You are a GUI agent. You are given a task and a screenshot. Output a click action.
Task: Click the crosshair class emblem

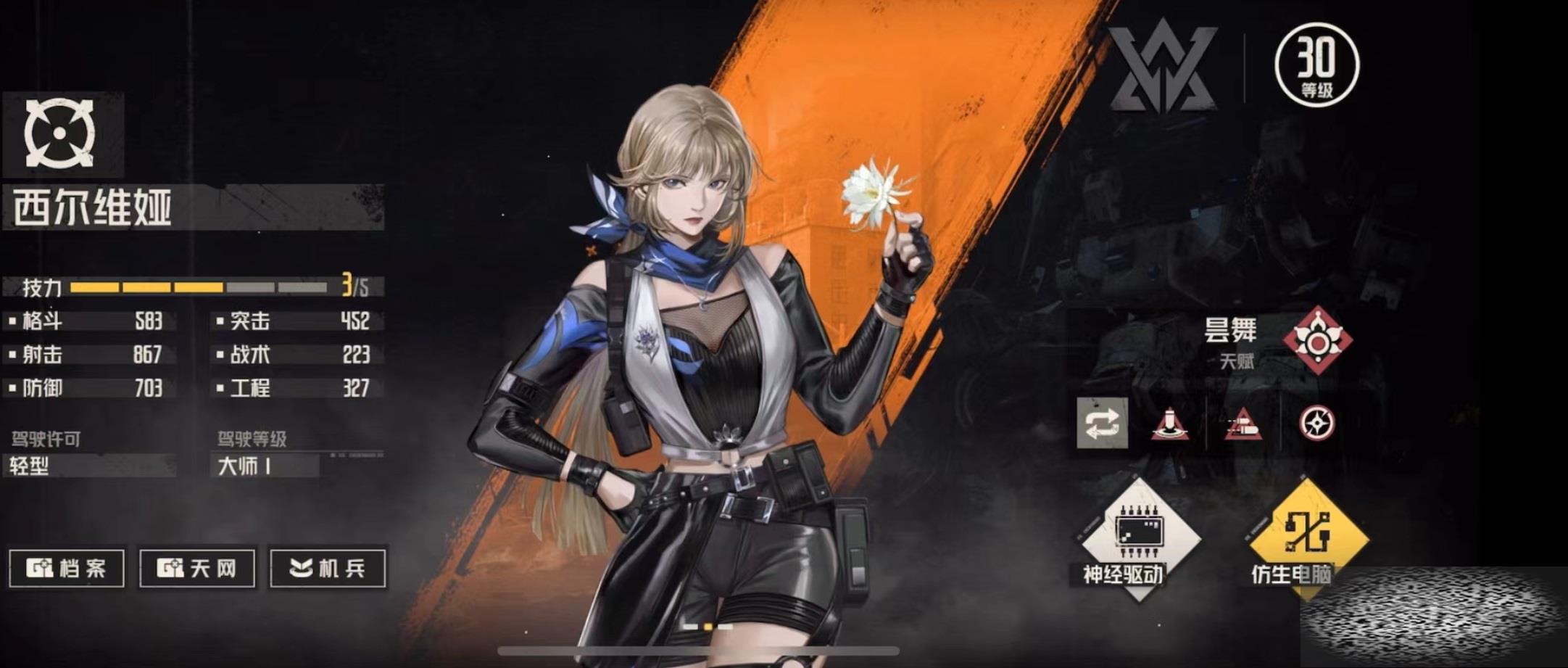(60, 133)
